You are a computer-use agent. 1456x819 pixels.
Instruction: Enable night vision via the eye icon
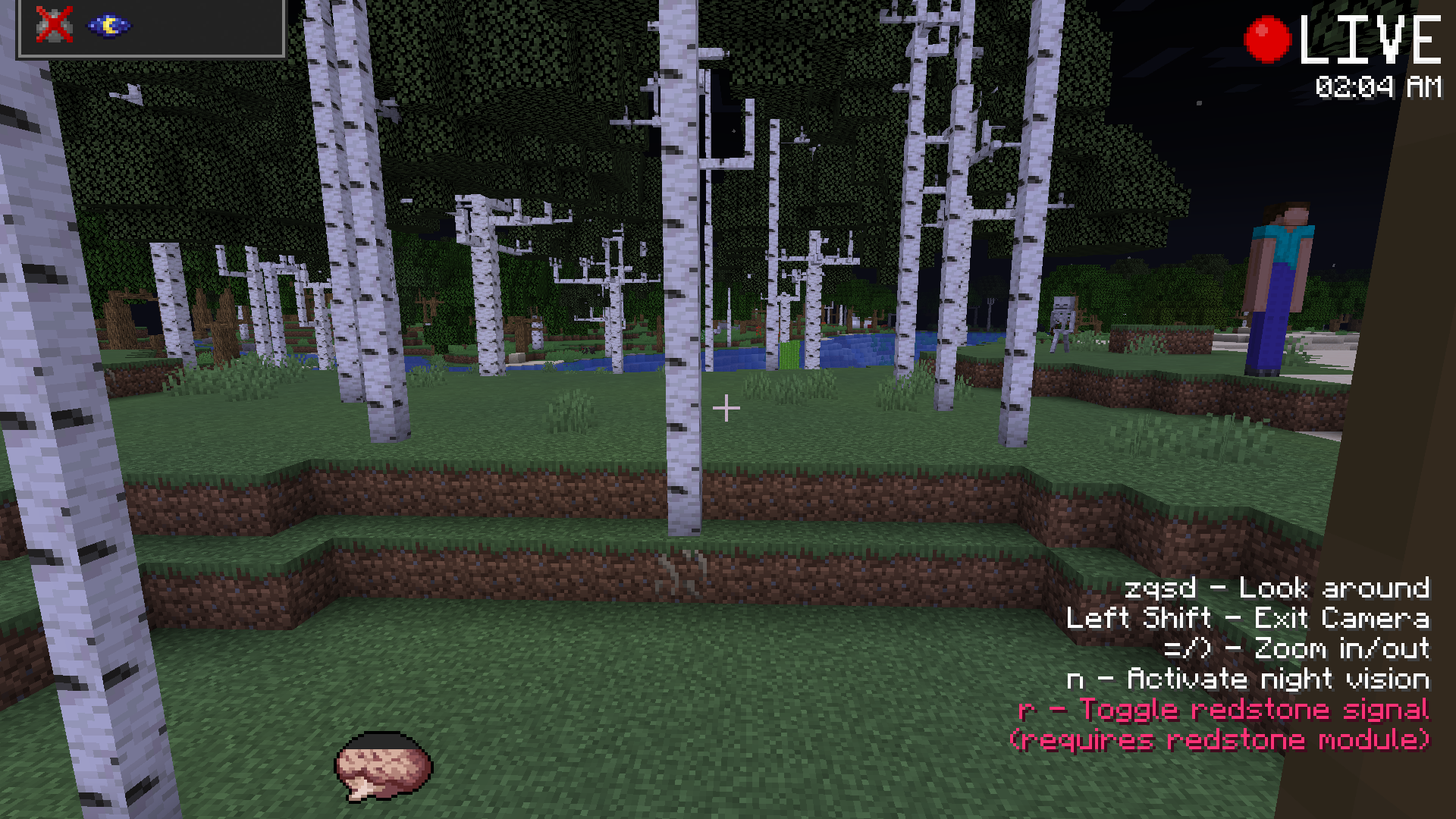(x=108, y=25)
